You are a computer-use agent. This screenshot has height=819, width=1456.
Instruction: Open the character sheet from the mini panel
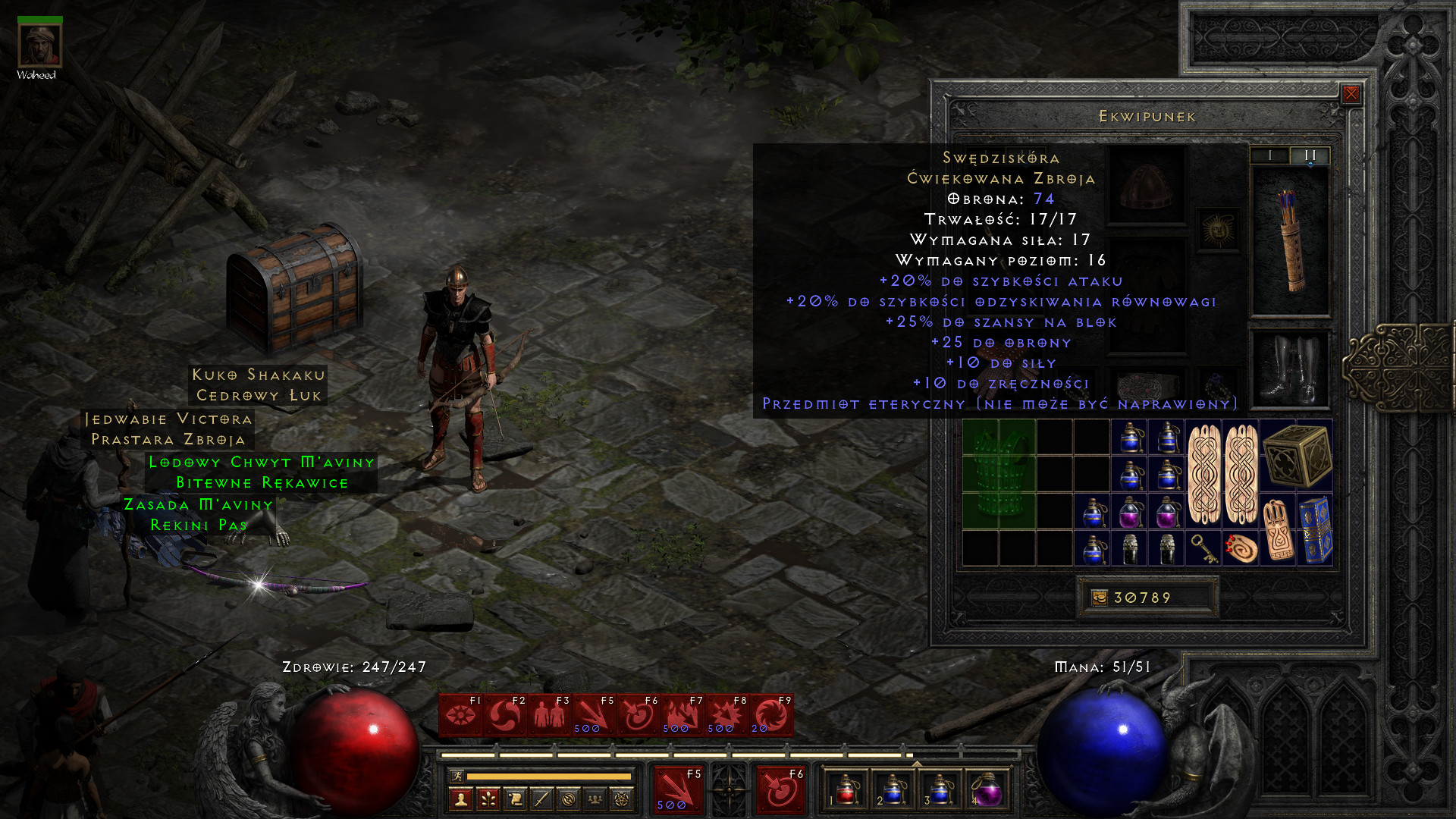coord(461,799)
